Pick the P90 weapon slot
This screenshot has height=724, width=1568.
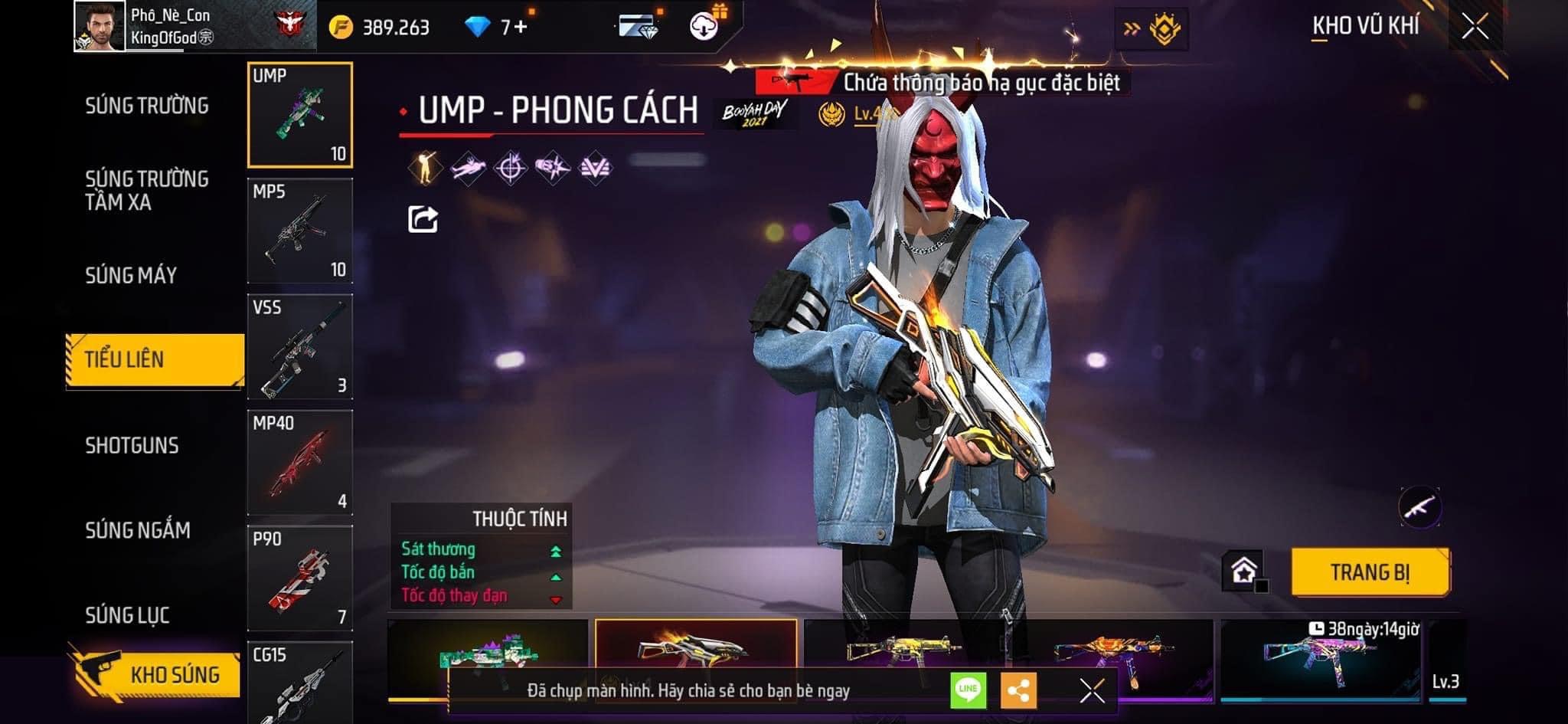299,578
